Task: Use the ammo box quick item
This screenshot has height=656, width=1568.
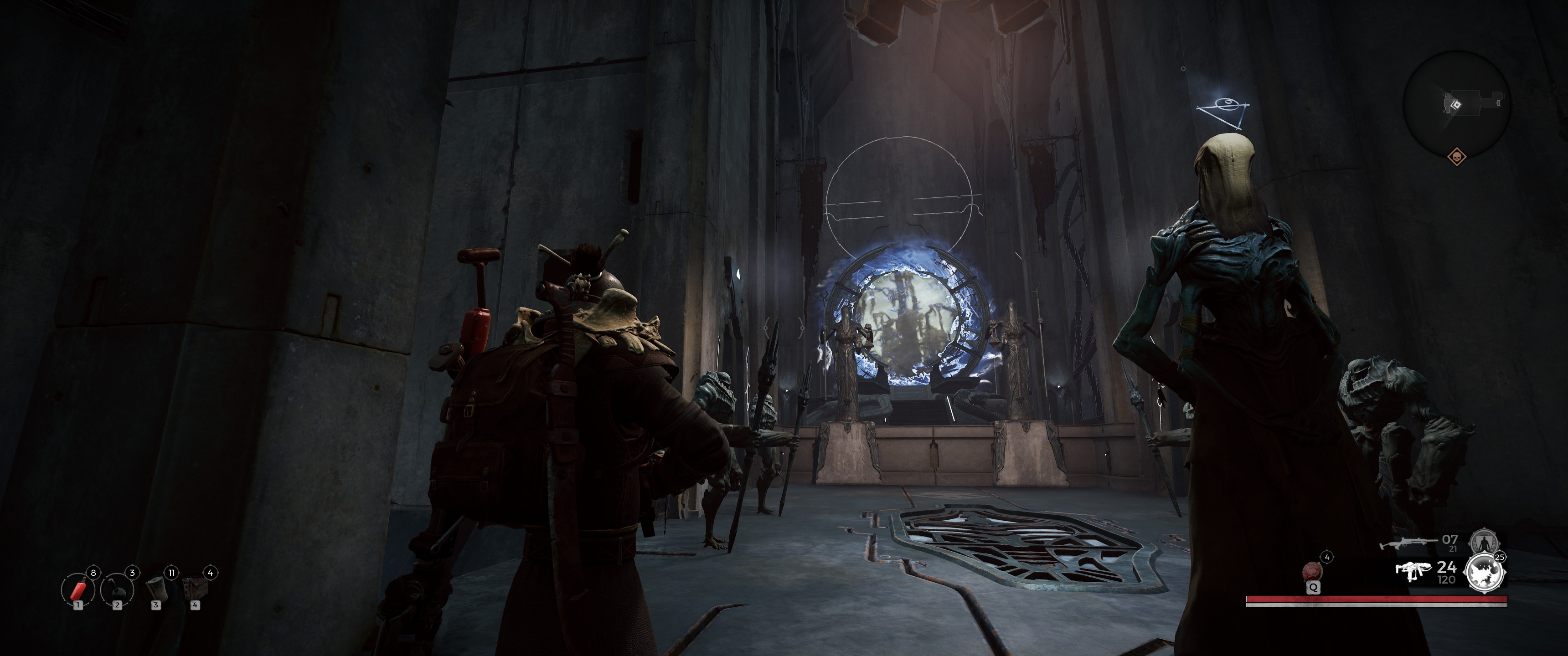Action: [x=196, y=588]
